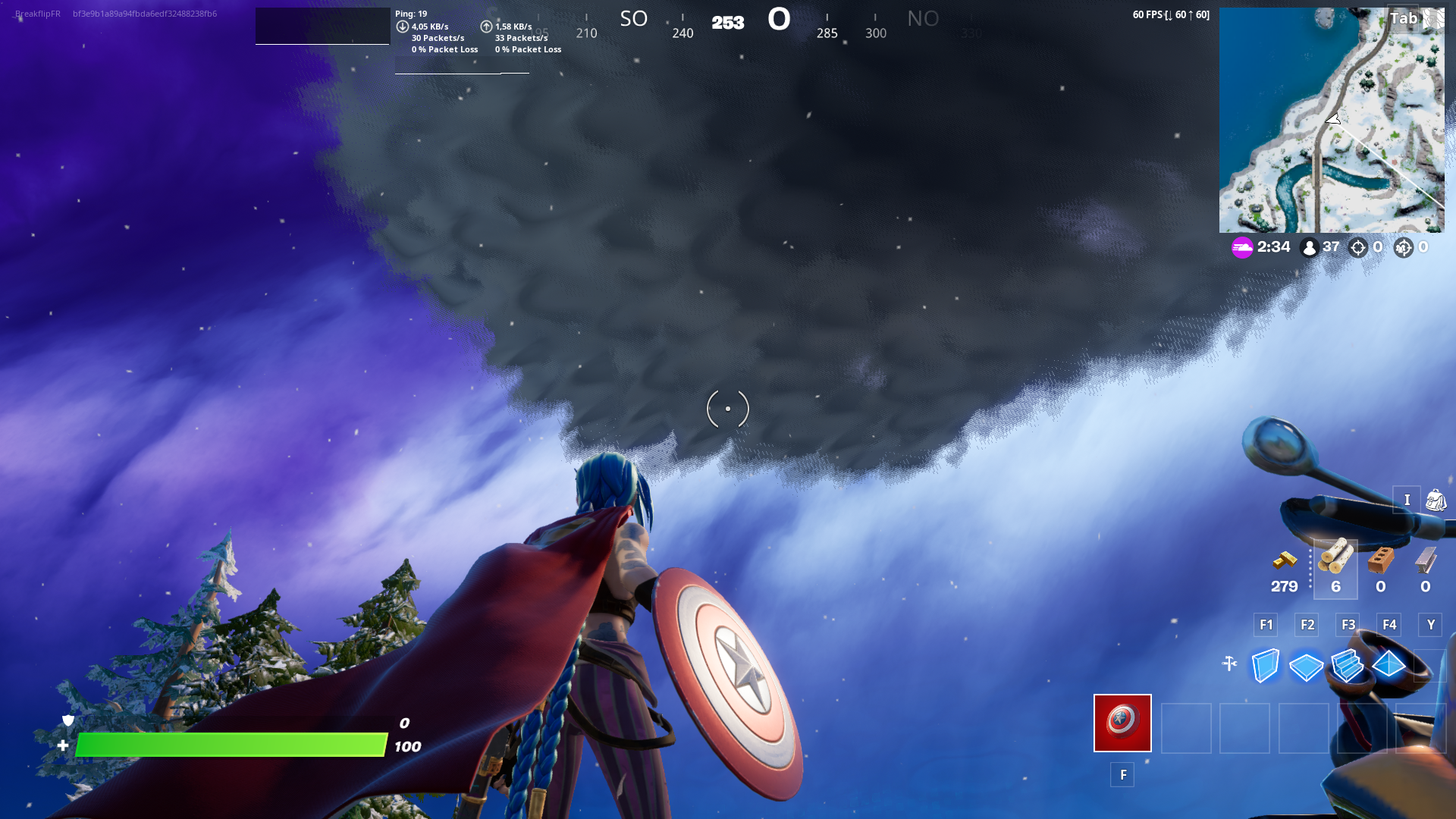Click the purple storm timer cloud icon
Viewport: 1456px width, 819px height.
pos(1242,247)
